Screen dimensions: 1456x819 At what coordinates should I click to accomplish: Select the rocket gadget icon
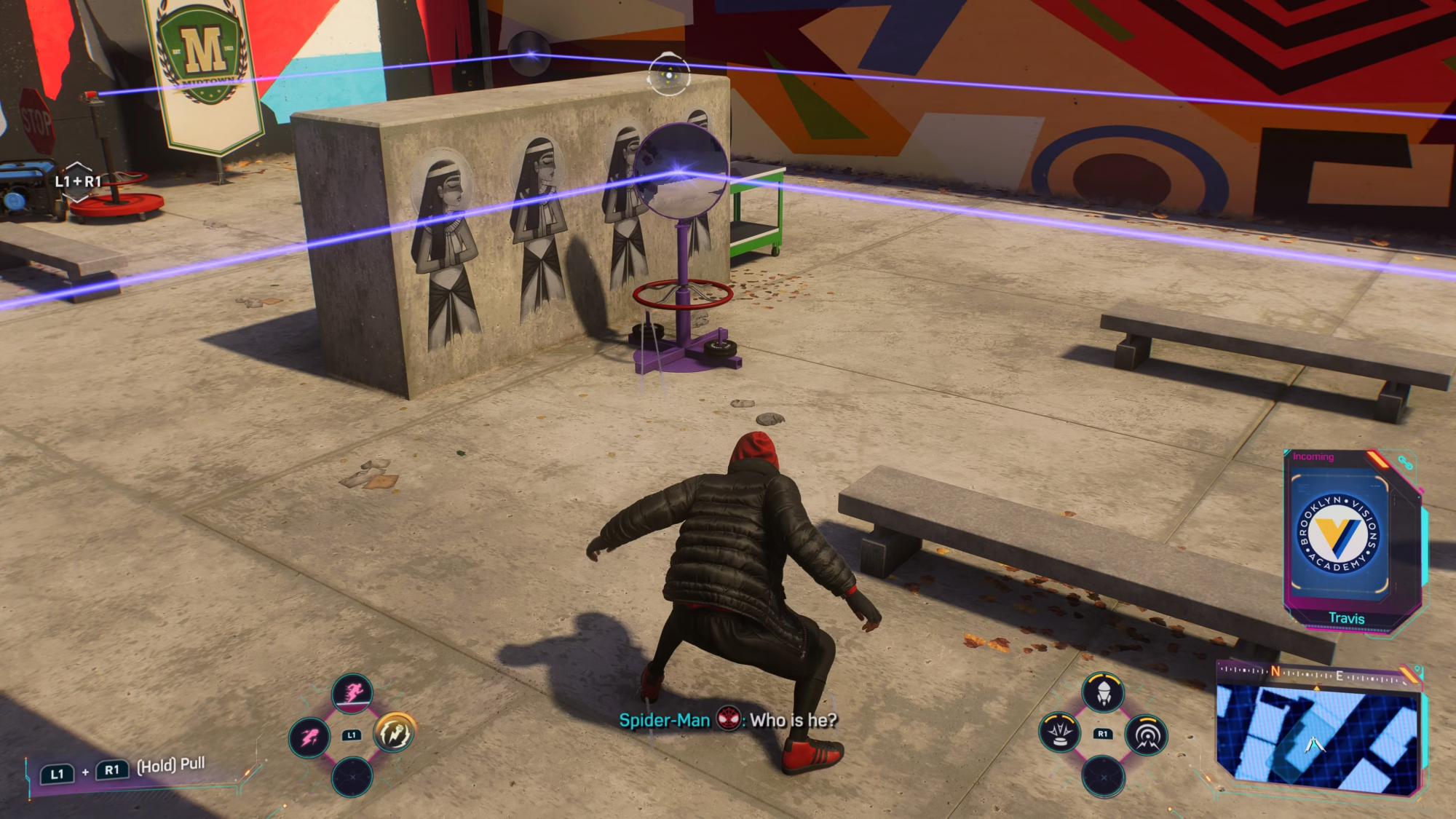coord(1103,691)
